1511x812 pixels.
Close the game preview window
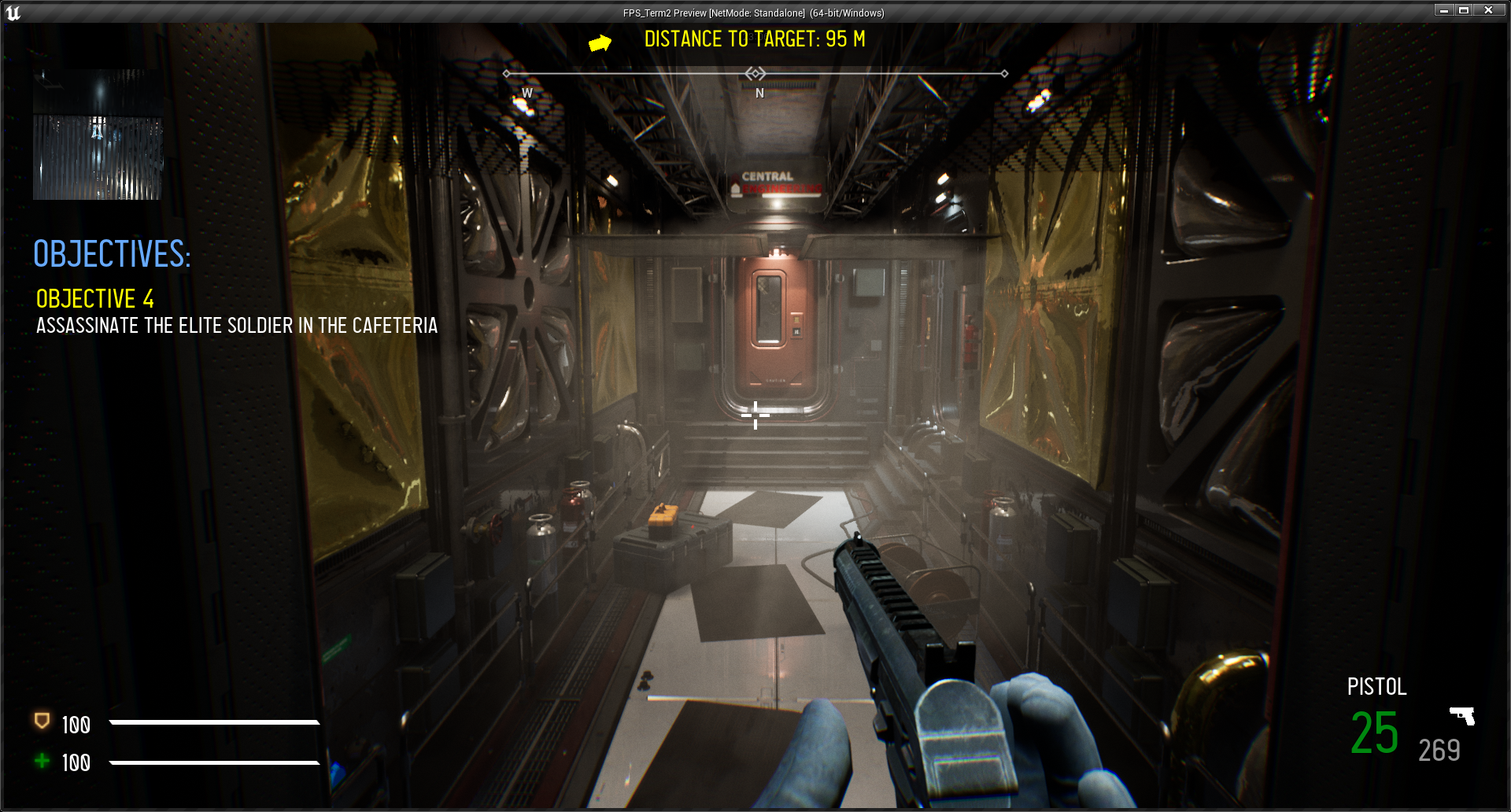tap(1488, 10)
